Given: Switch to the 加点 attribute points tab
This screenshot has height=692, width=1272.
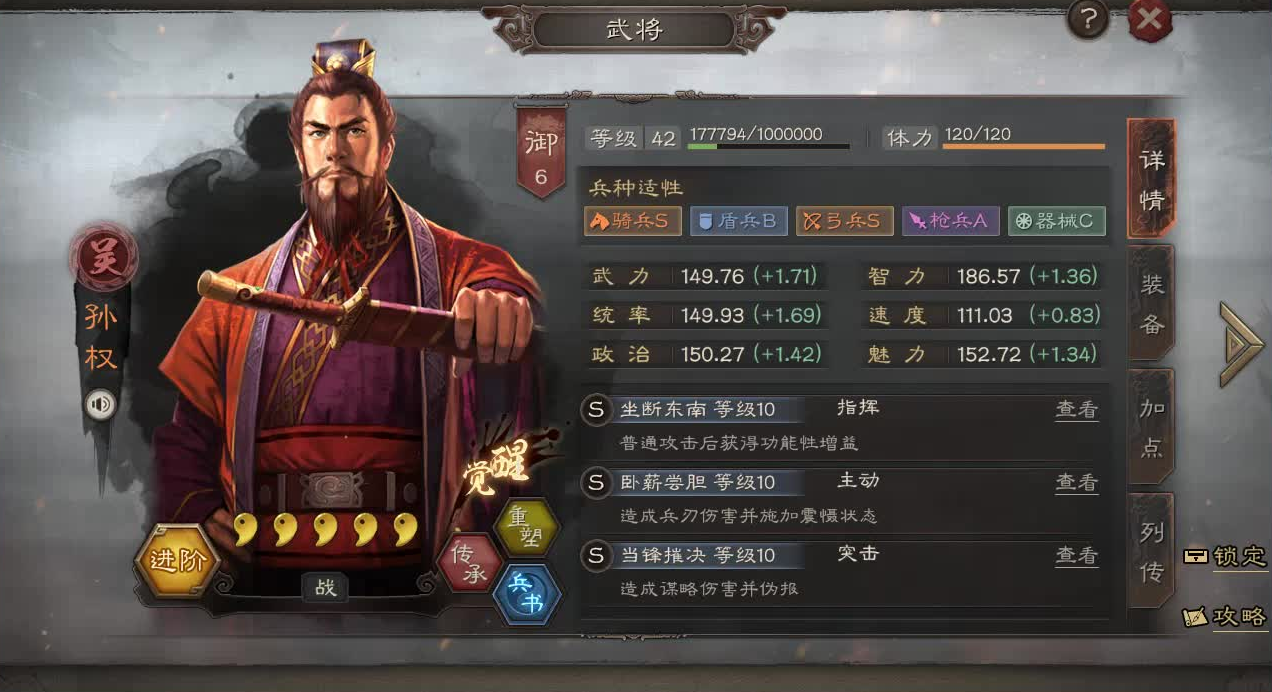Looking at the screenshot, I should coord(1151,427).
